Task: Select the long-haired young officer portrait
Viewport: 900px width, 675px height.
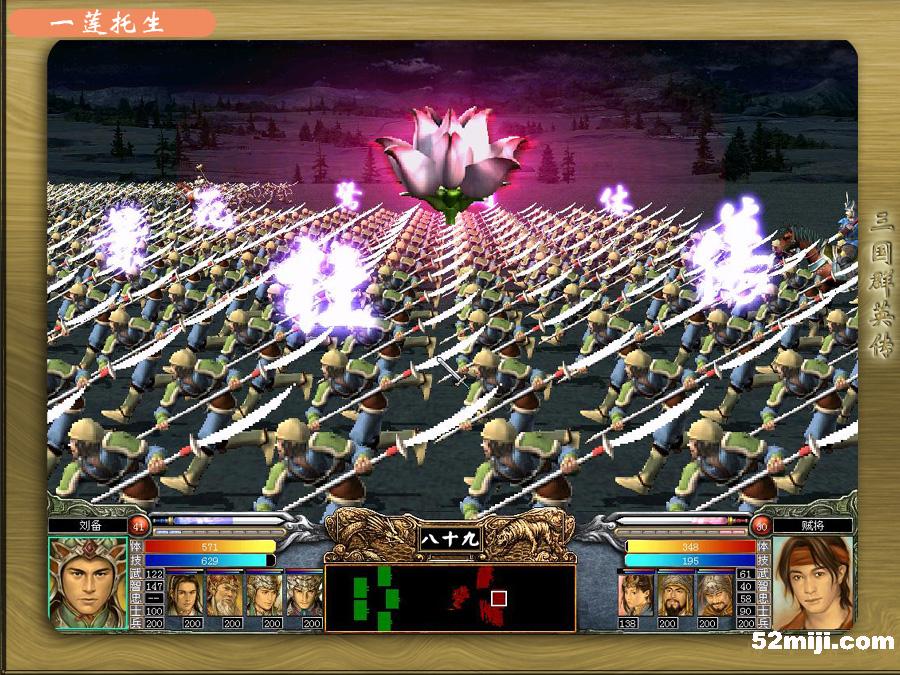Action: click(184, 594)
